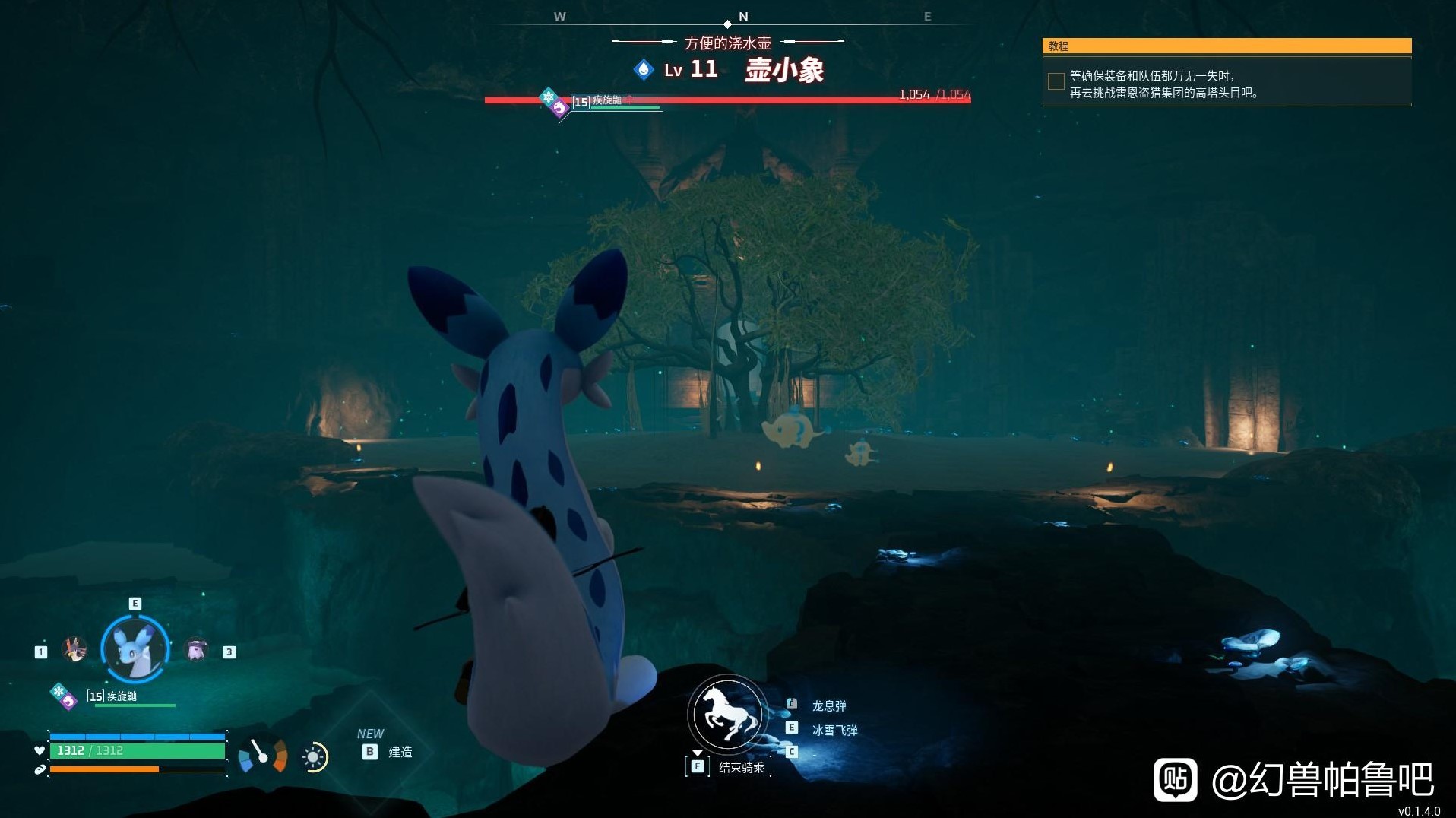Image resolution: width=1456 pixels, height=818 pixels.
Task: Select the 壶小象 boss name label
Action: tap(784, 71)
